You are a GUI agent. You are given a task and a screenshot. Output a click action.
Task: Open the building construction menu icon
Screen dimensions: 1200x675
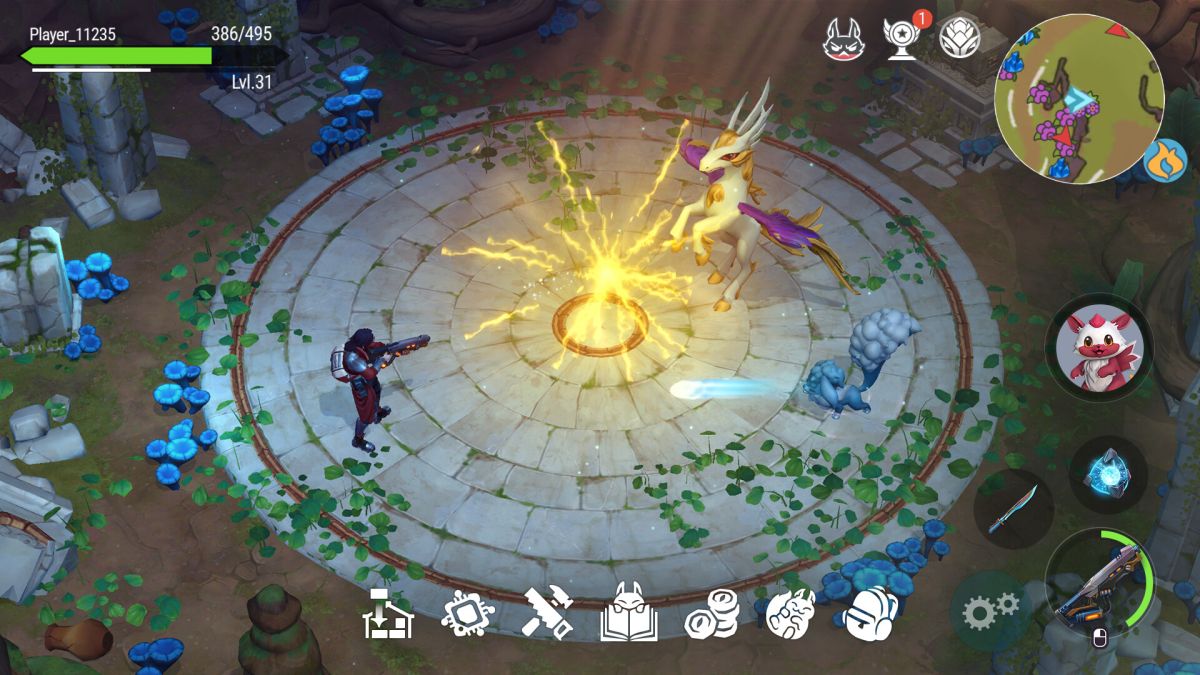pyautogui.click(x=387, y=612)
